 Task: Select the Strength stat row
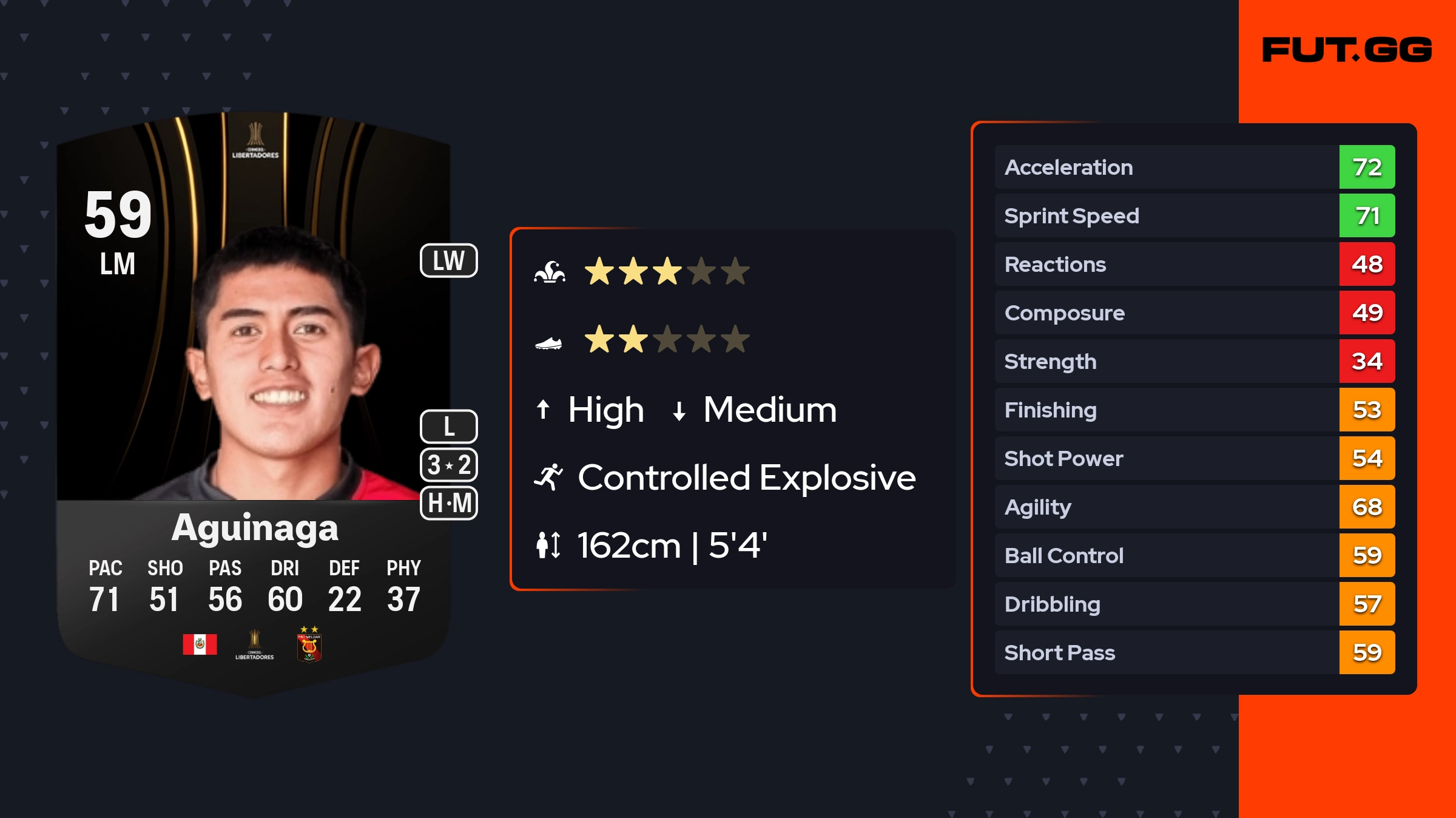pyautogui.click(x=1194, y=361)
